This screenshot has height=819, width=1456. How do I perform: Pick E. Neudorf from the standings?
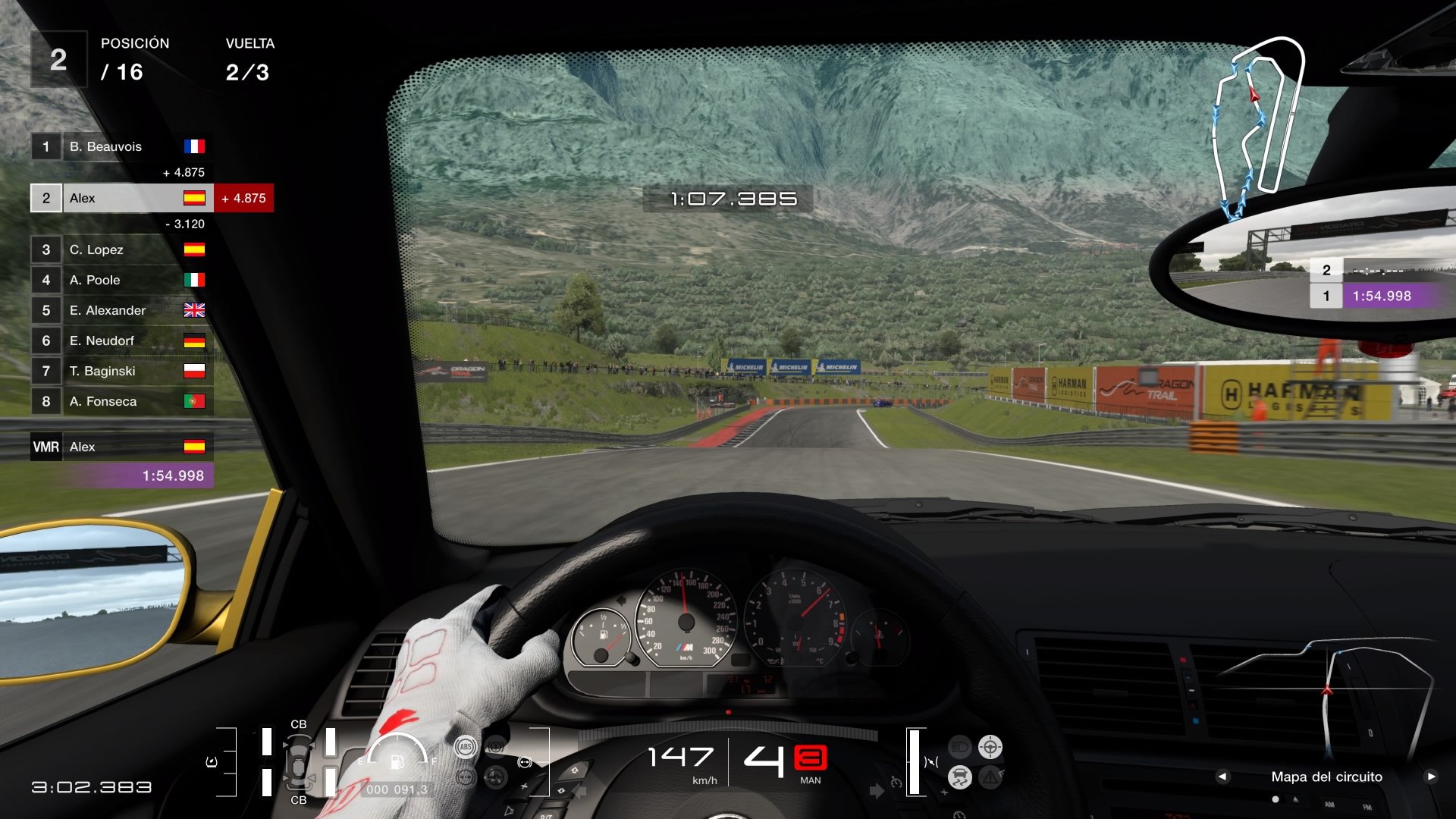(x=122, y=340)
